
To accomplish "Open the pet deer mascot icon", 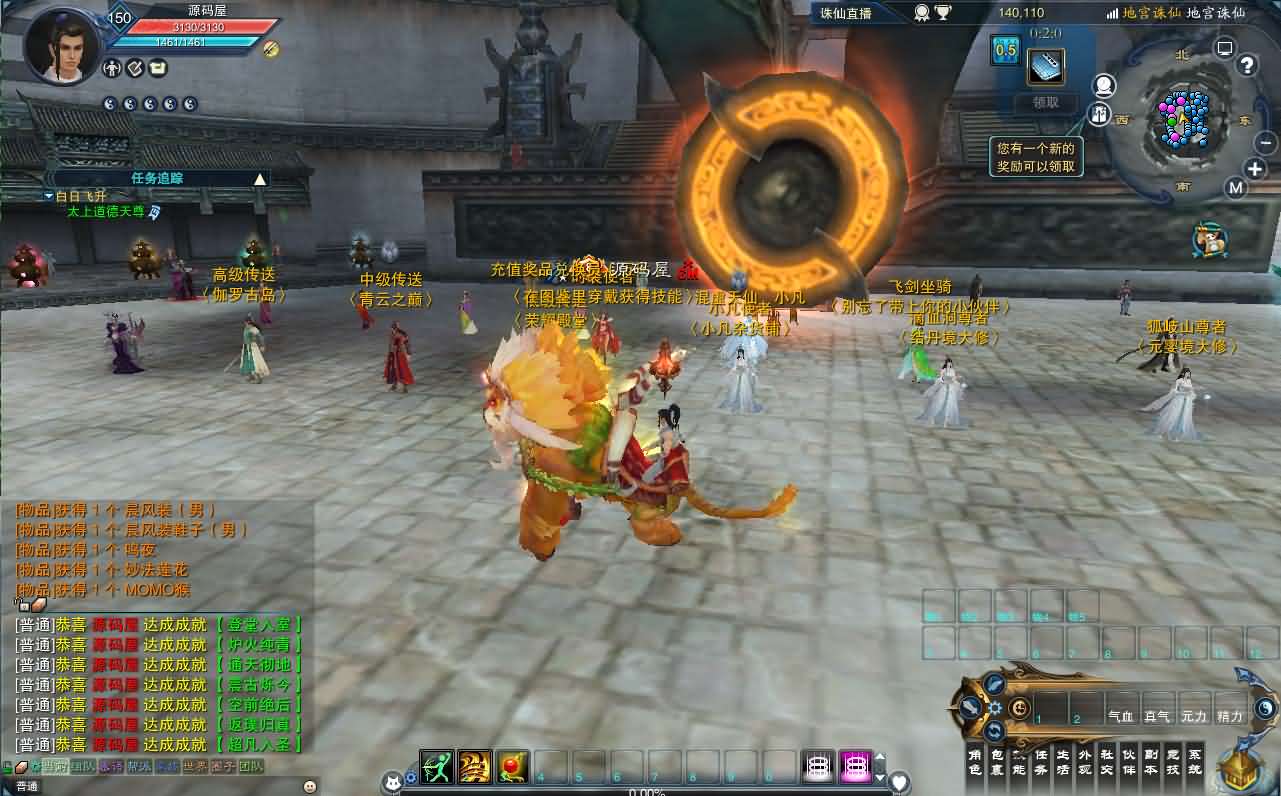I will point(1210,241).
